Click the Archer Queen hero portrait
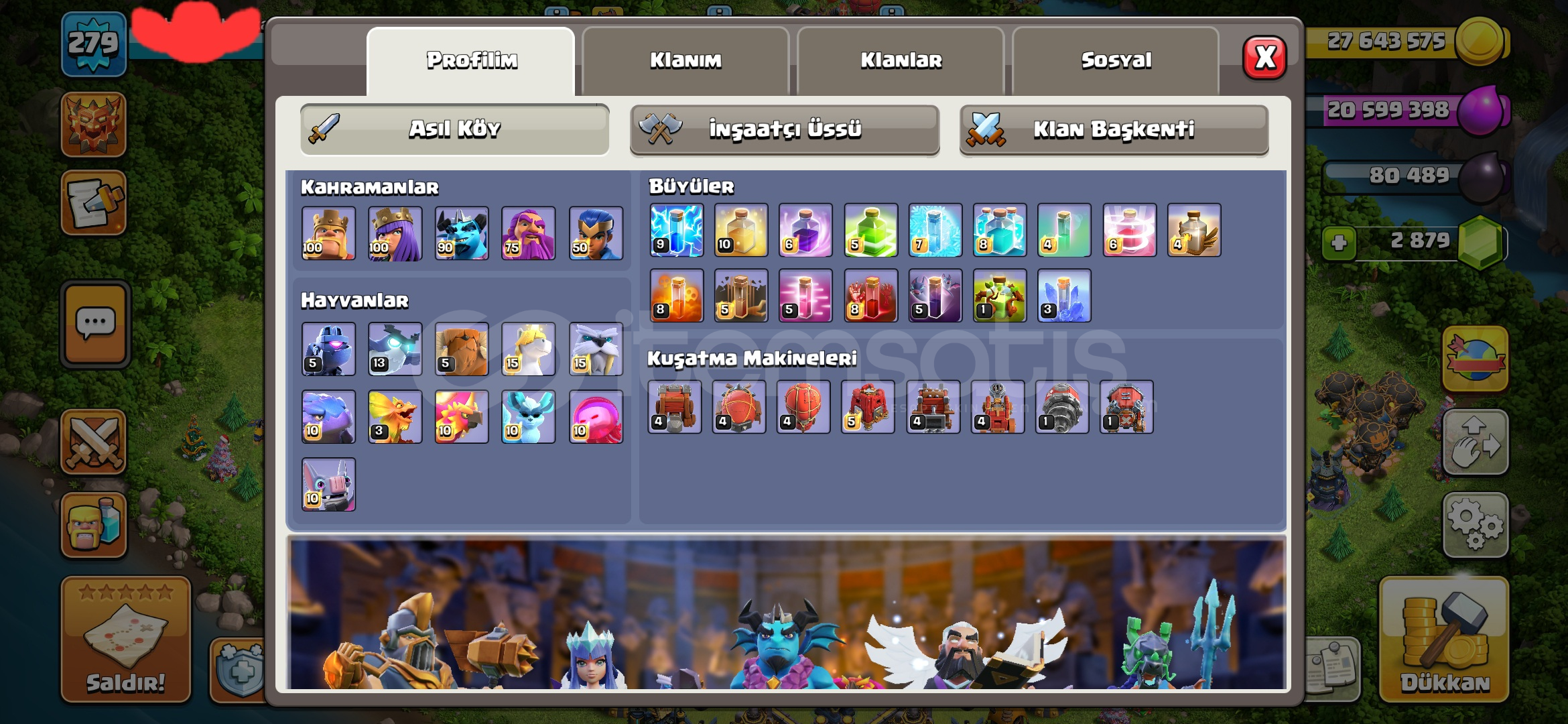This screenshot has height=724, width=1568. tap(395, 233)
